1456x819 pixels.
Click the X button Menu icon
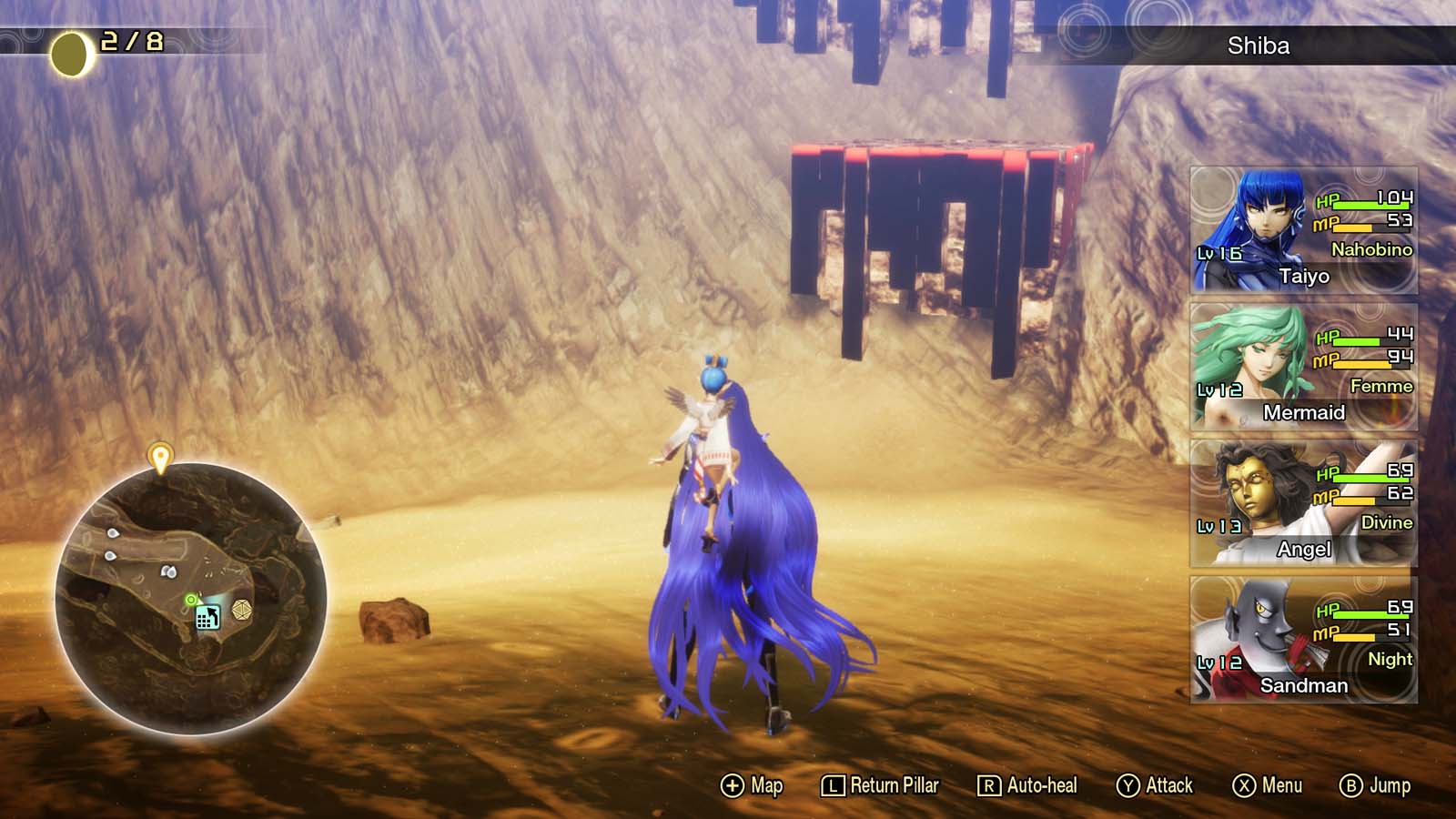click(x=1243, y=784)
